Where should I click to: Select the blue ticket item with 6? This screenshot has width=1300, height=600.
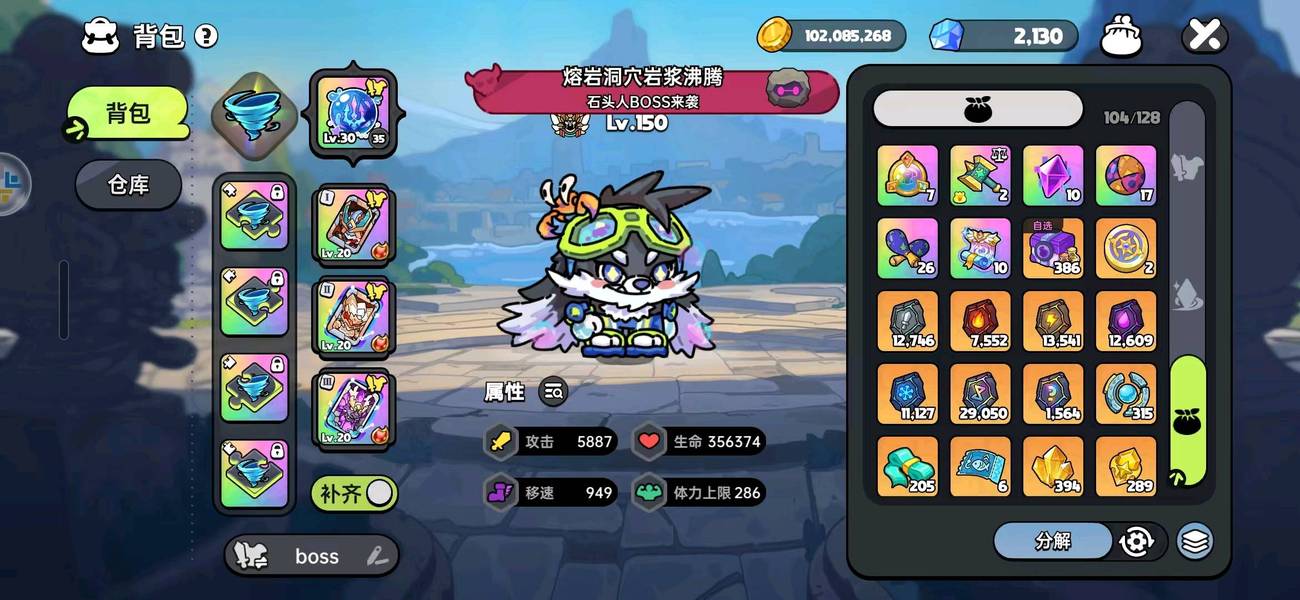tap(980, 467)
